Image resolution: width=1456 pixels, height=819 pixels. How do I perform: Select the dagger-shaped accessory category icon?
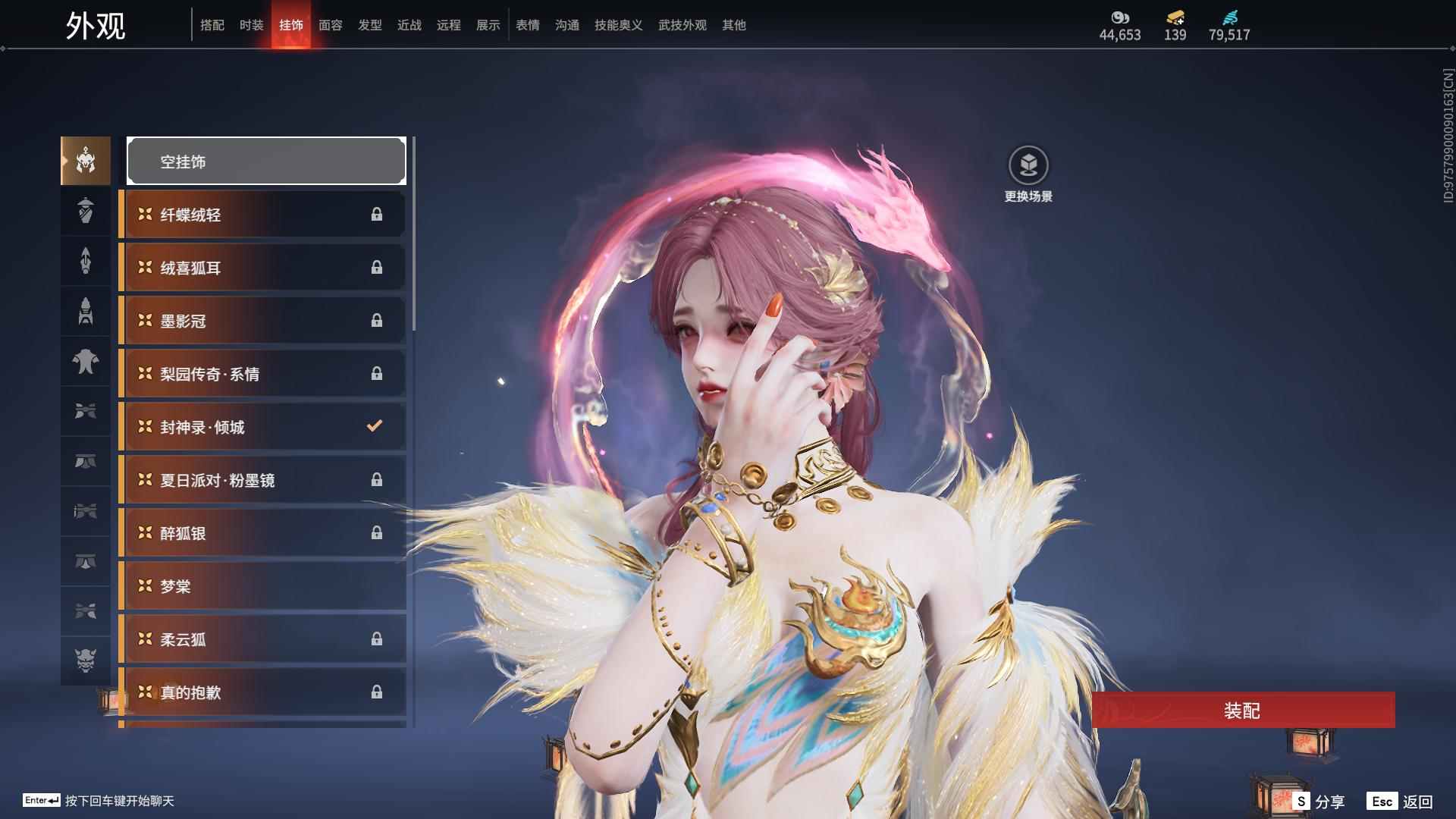tap(85, 261)
